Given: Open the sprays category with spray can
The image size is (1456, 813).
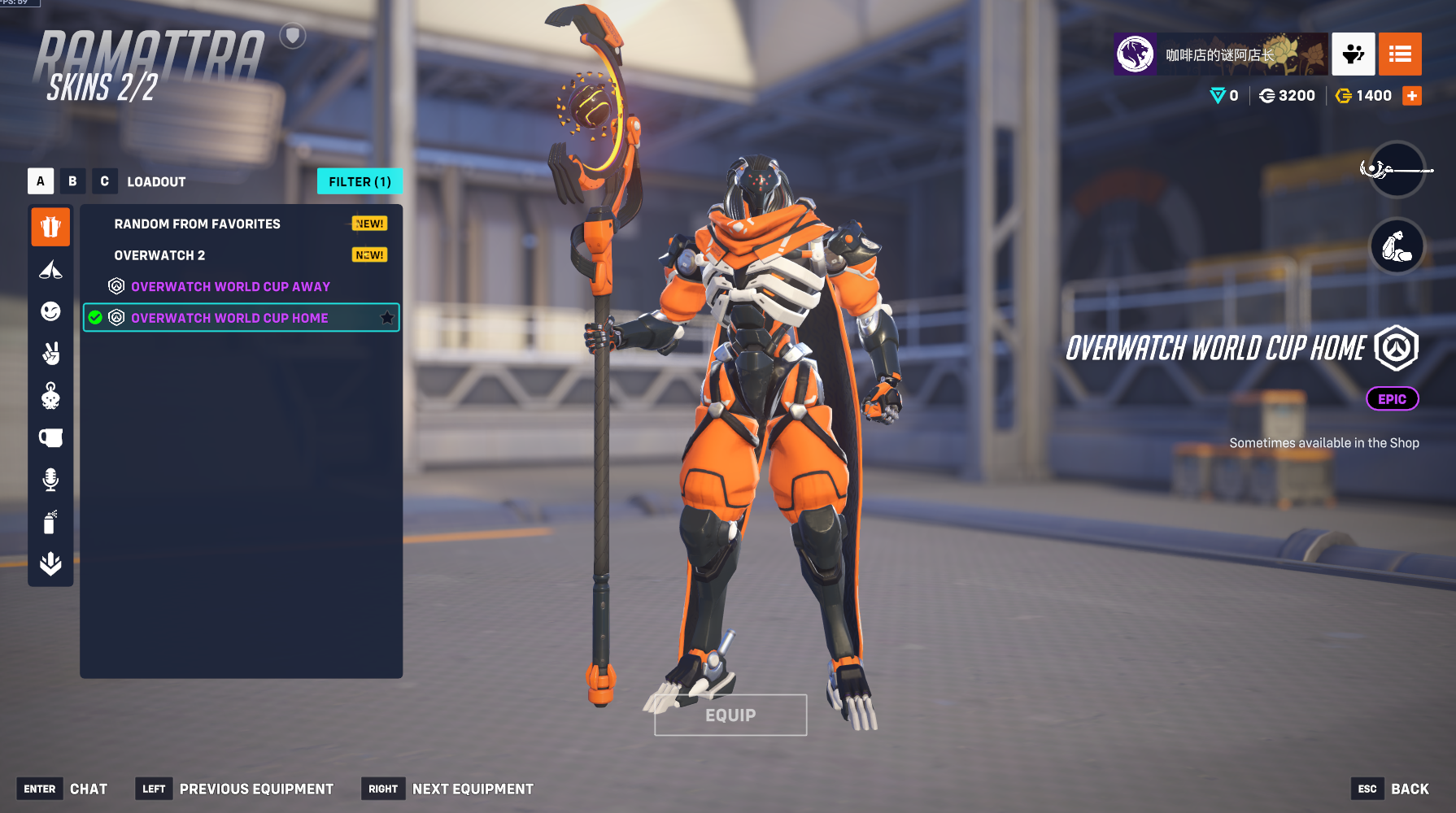Looking at the screenshot, I should pyautogui.click(x=50, y=522).
